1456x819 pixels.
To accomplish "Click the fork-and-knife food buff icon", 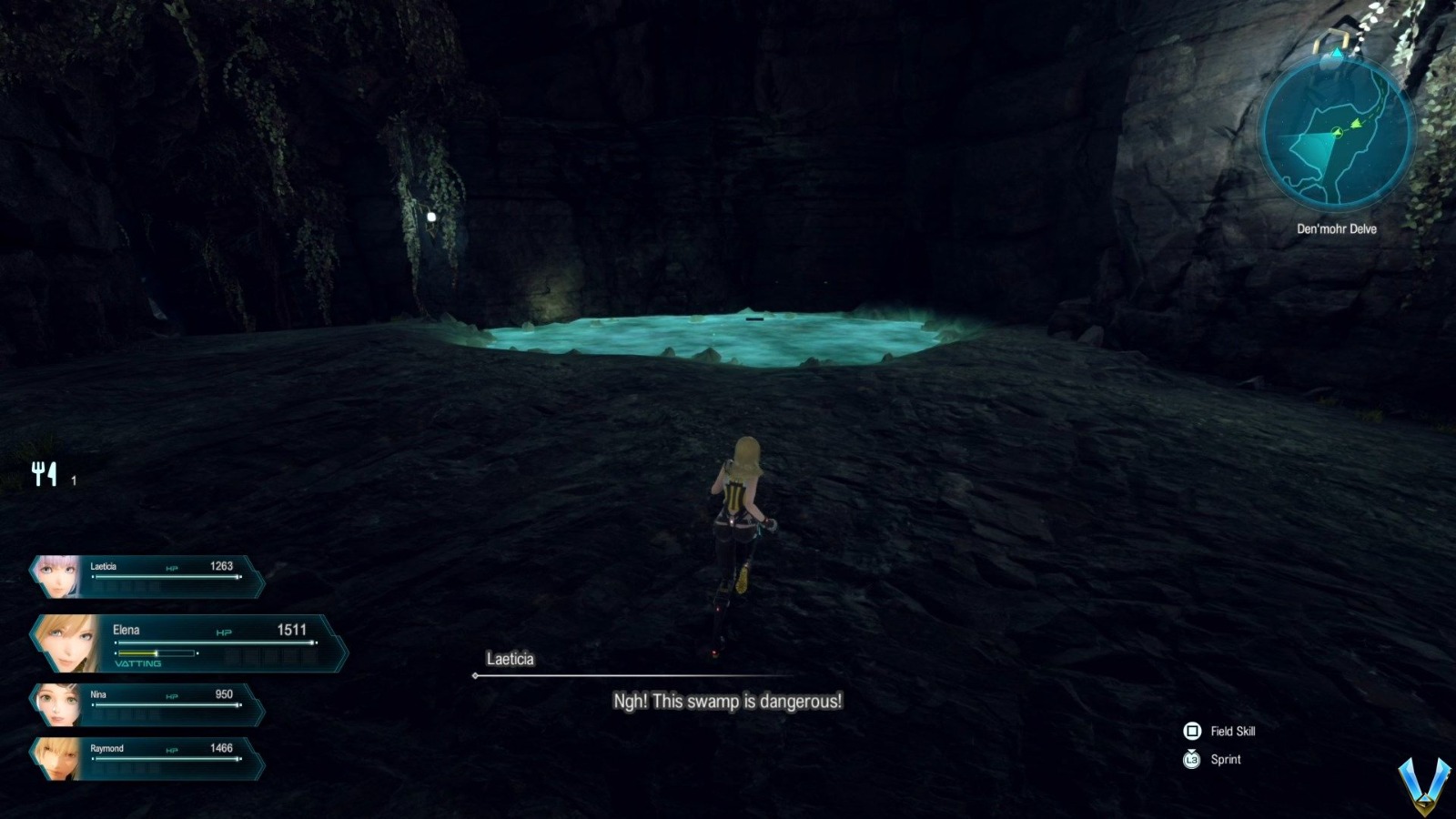I will click(44, 471).
